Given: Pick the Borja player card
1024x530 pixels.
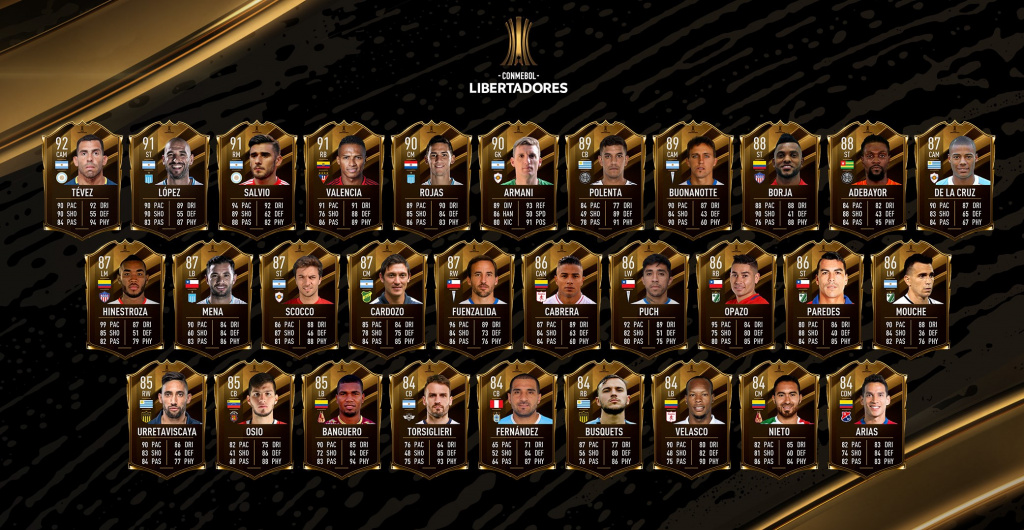Looking at the screenshot, I should (780, 178).
